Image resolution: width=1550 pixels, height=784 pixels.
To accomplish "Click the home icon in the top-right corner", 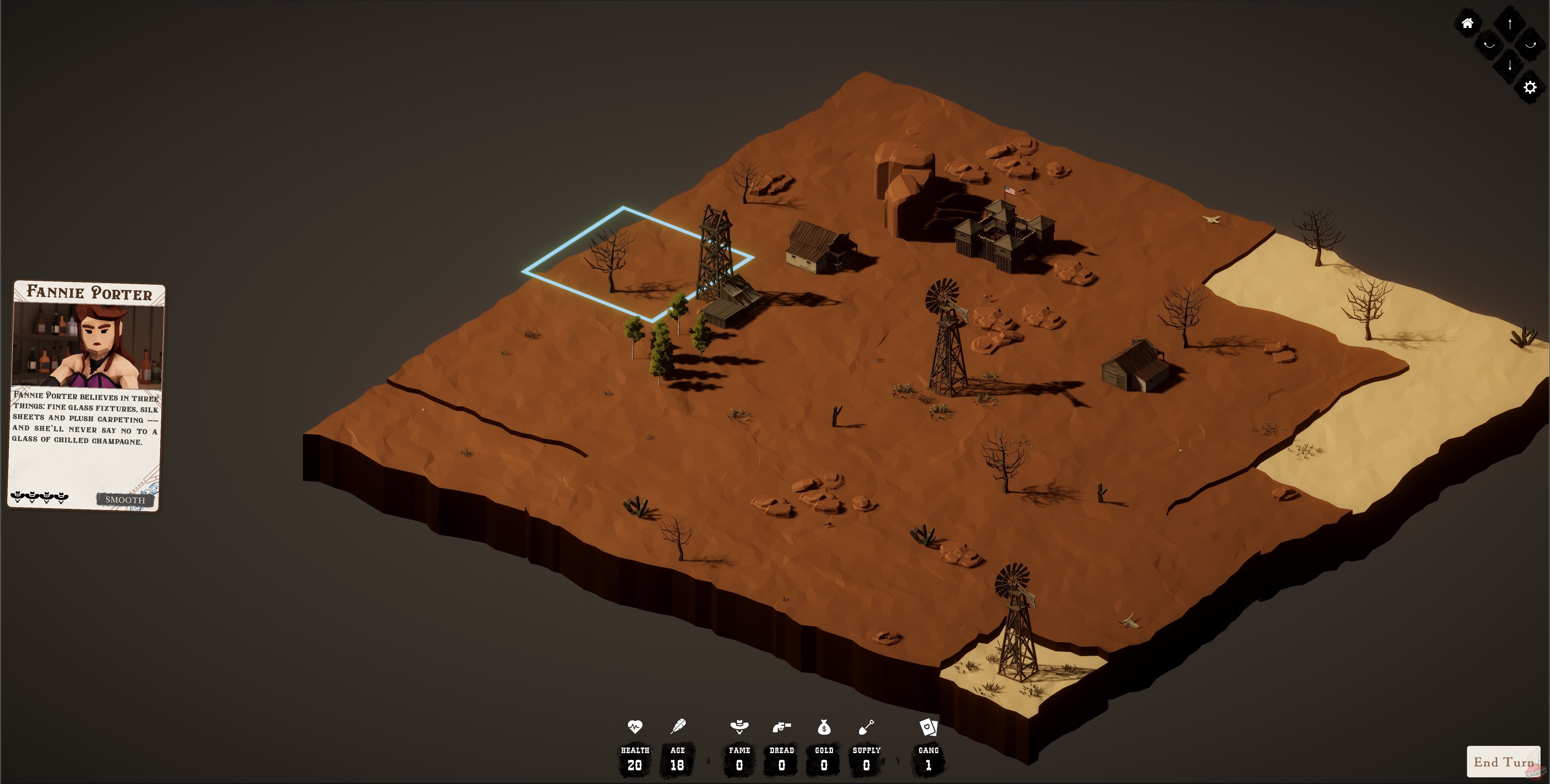I will [1468, 23].
